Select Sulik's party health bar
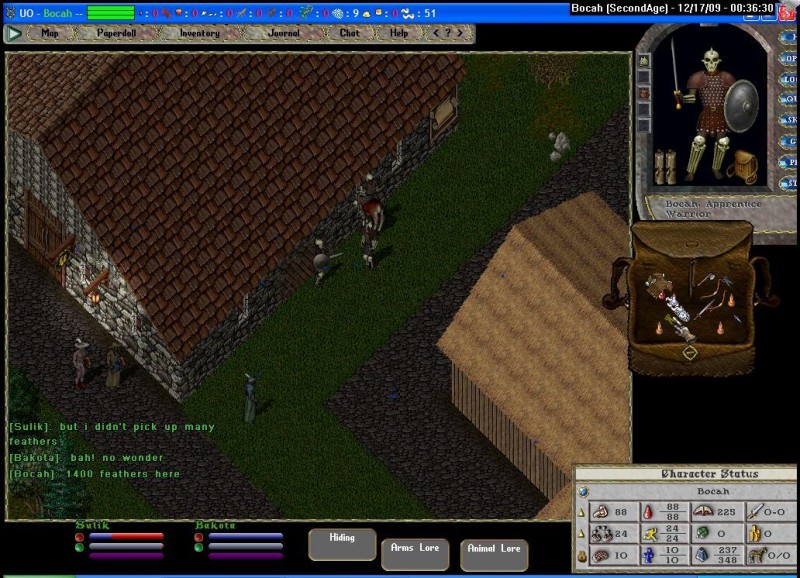800x578 pixels. 126,537
